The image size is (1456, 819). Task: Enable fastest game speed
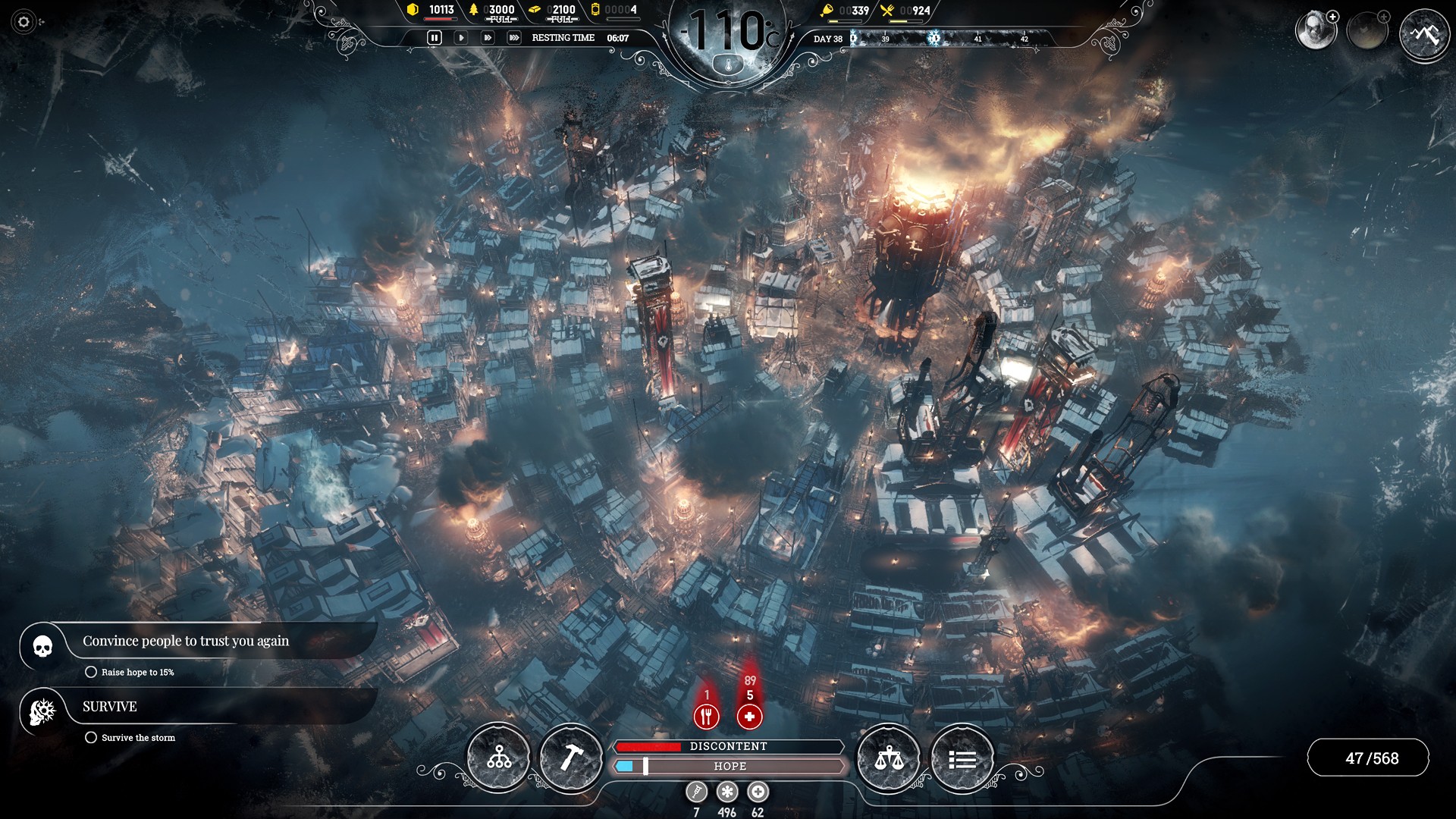(x=513, y=36)
